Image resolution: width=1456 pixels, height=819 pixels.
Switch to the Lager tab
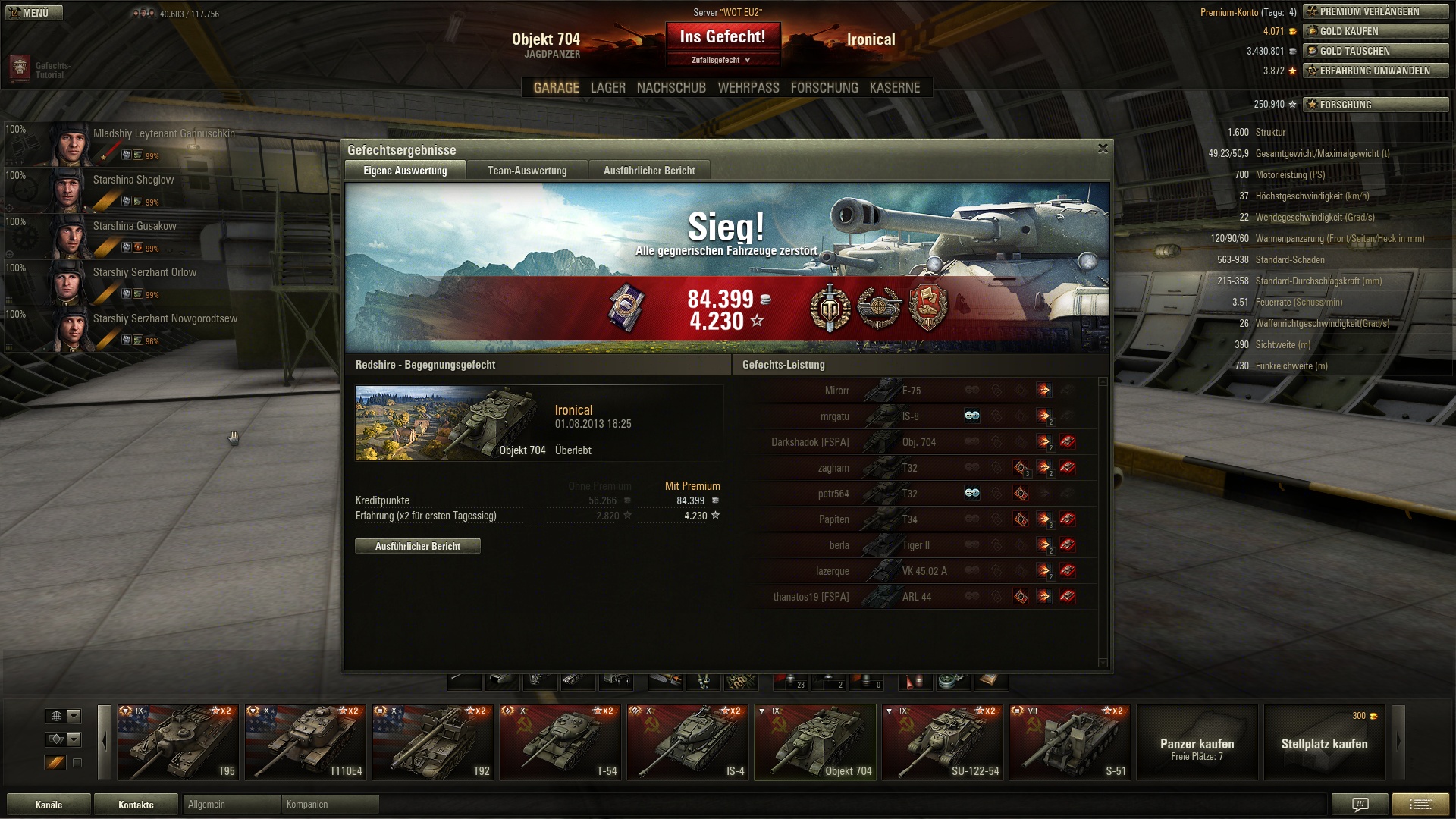point(607,88)
